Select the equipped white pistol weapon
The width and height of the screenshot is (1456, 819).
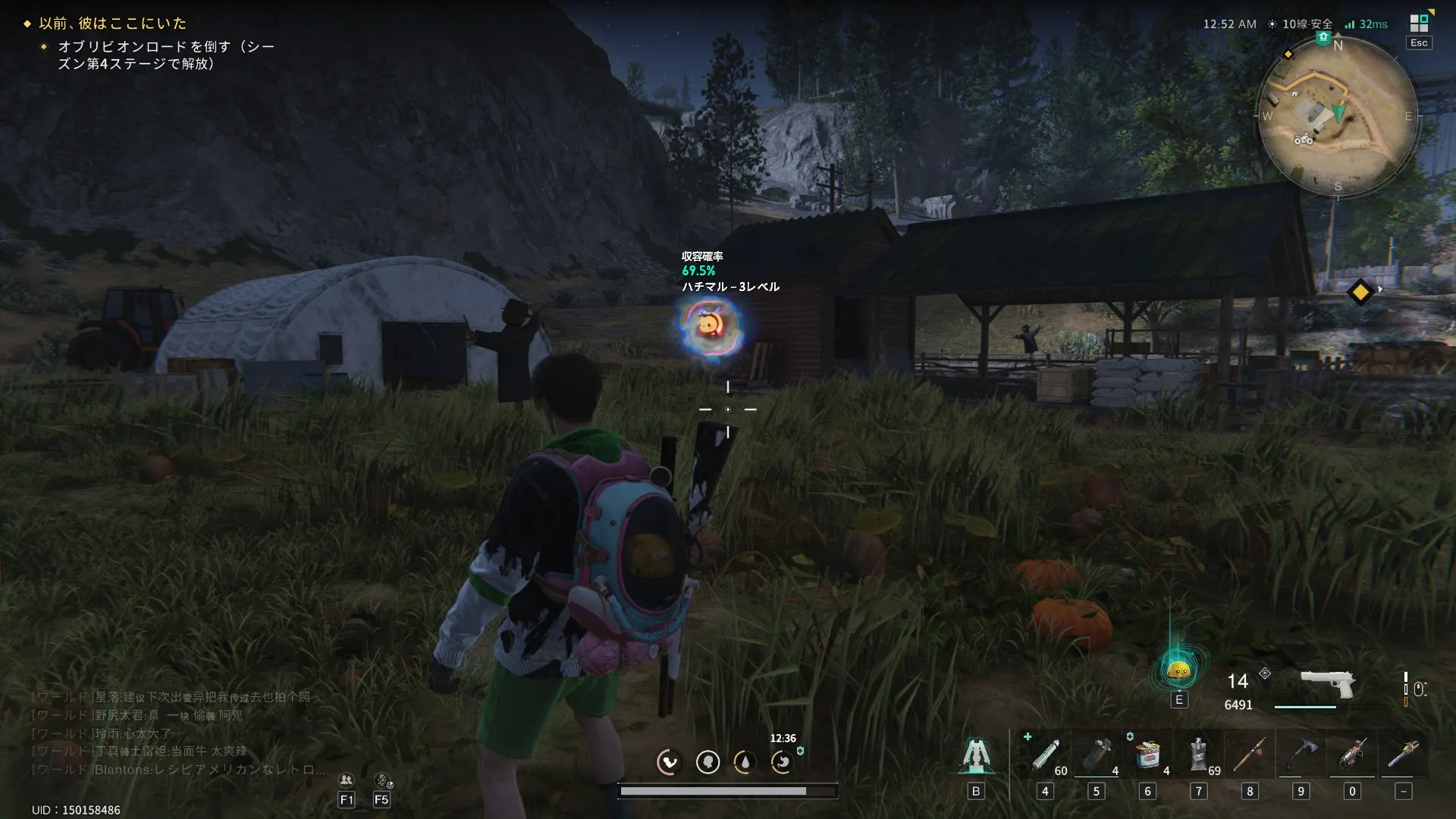pos(1327,682)
